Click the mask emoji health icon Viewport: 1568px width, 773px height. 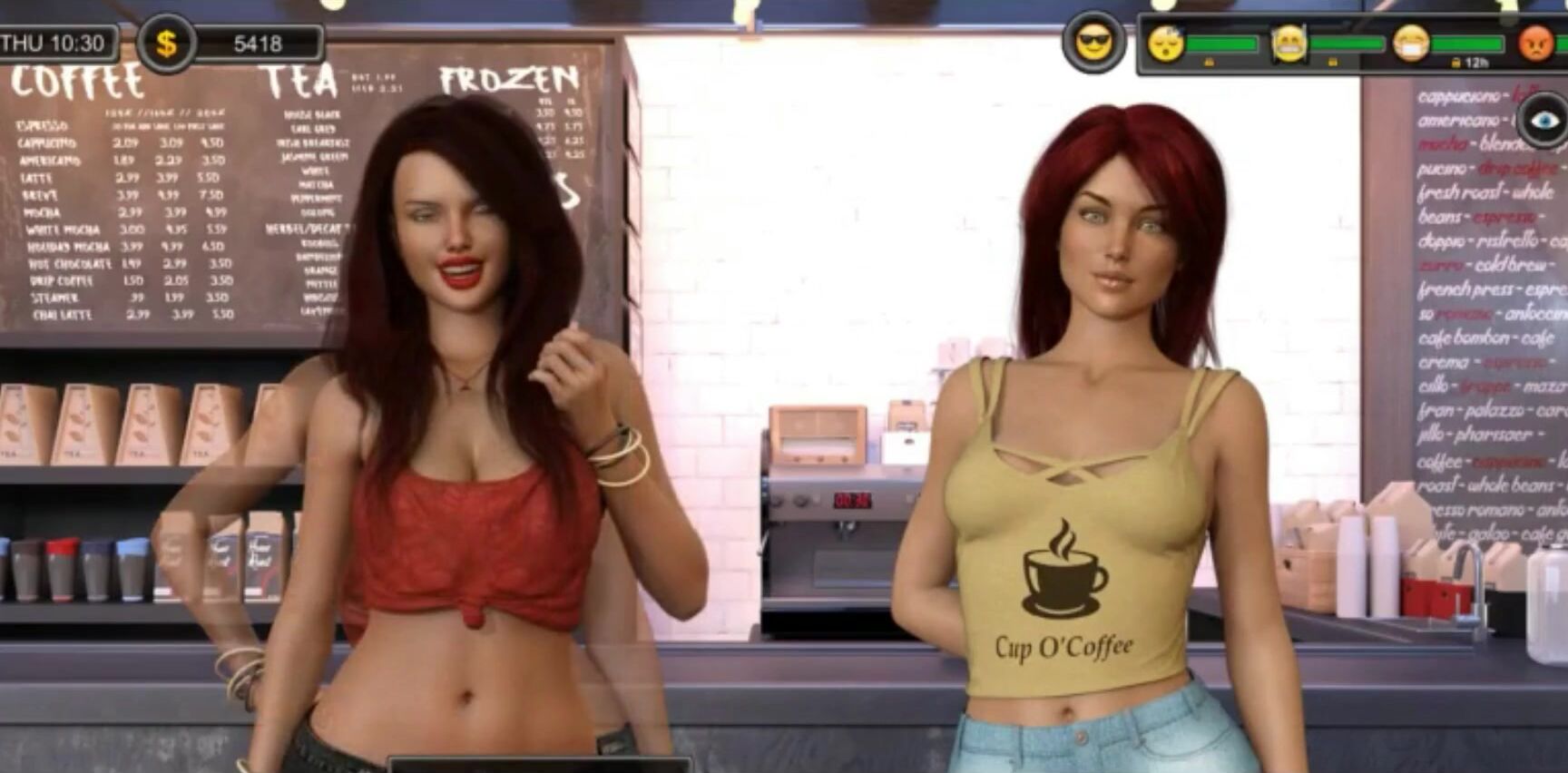1412,42
